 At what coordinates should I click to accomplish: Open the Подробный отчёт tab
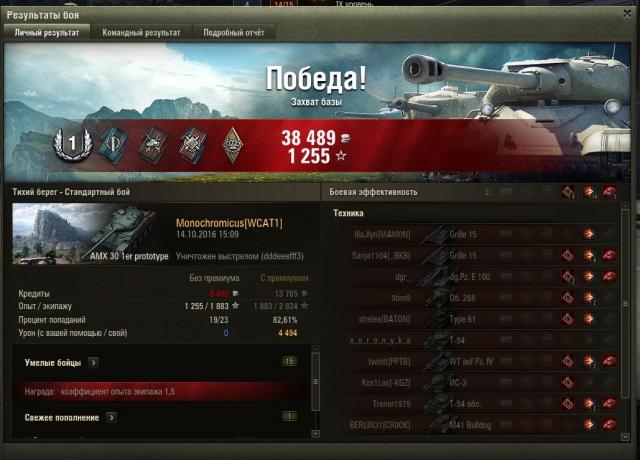(x=233, y=32)
